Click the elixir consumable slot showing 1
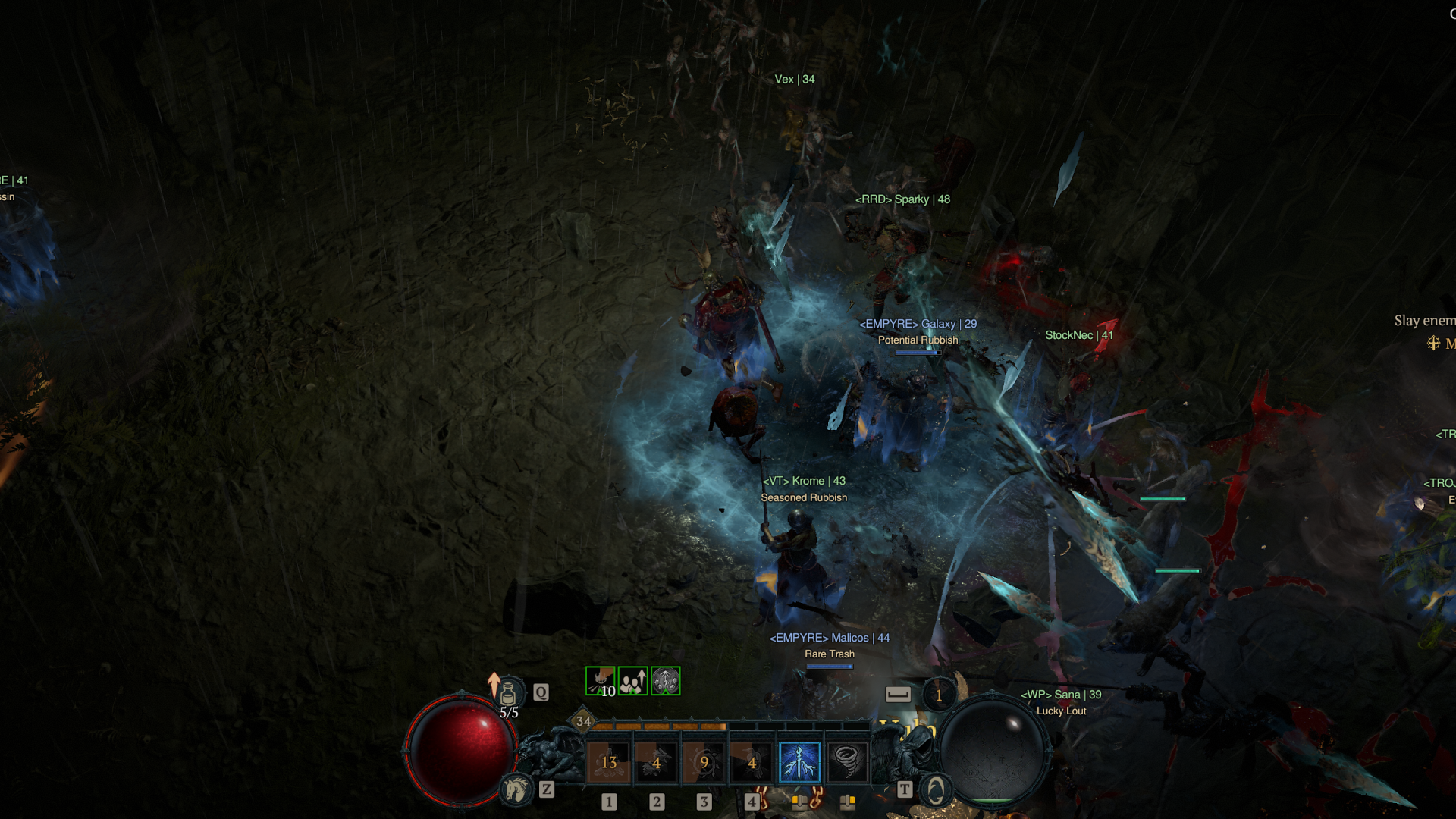Viewport: 1456px width, 819px height. click(939, 693)
